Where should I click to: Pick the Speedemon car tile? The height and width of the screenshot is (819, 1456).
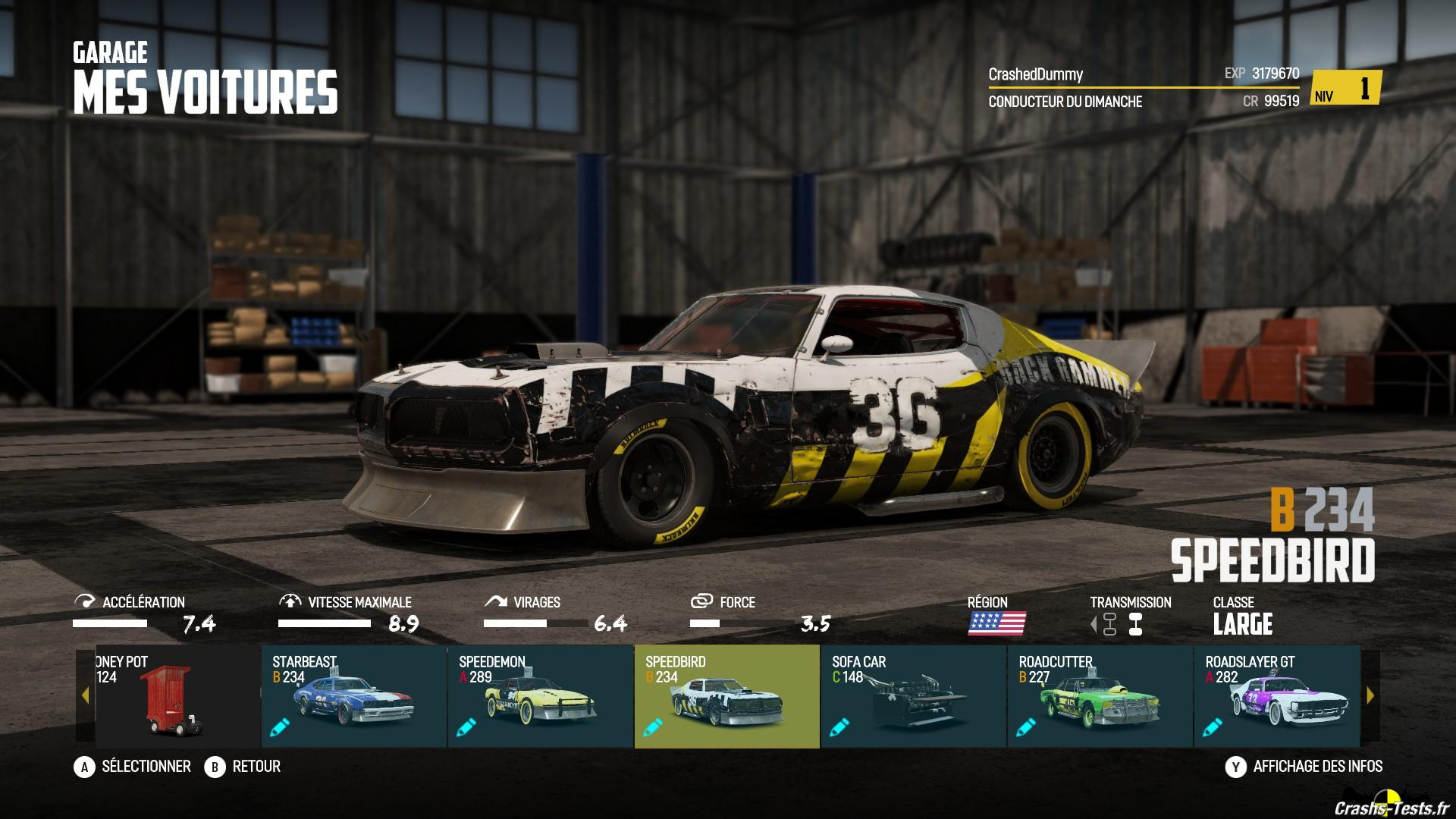540,696
